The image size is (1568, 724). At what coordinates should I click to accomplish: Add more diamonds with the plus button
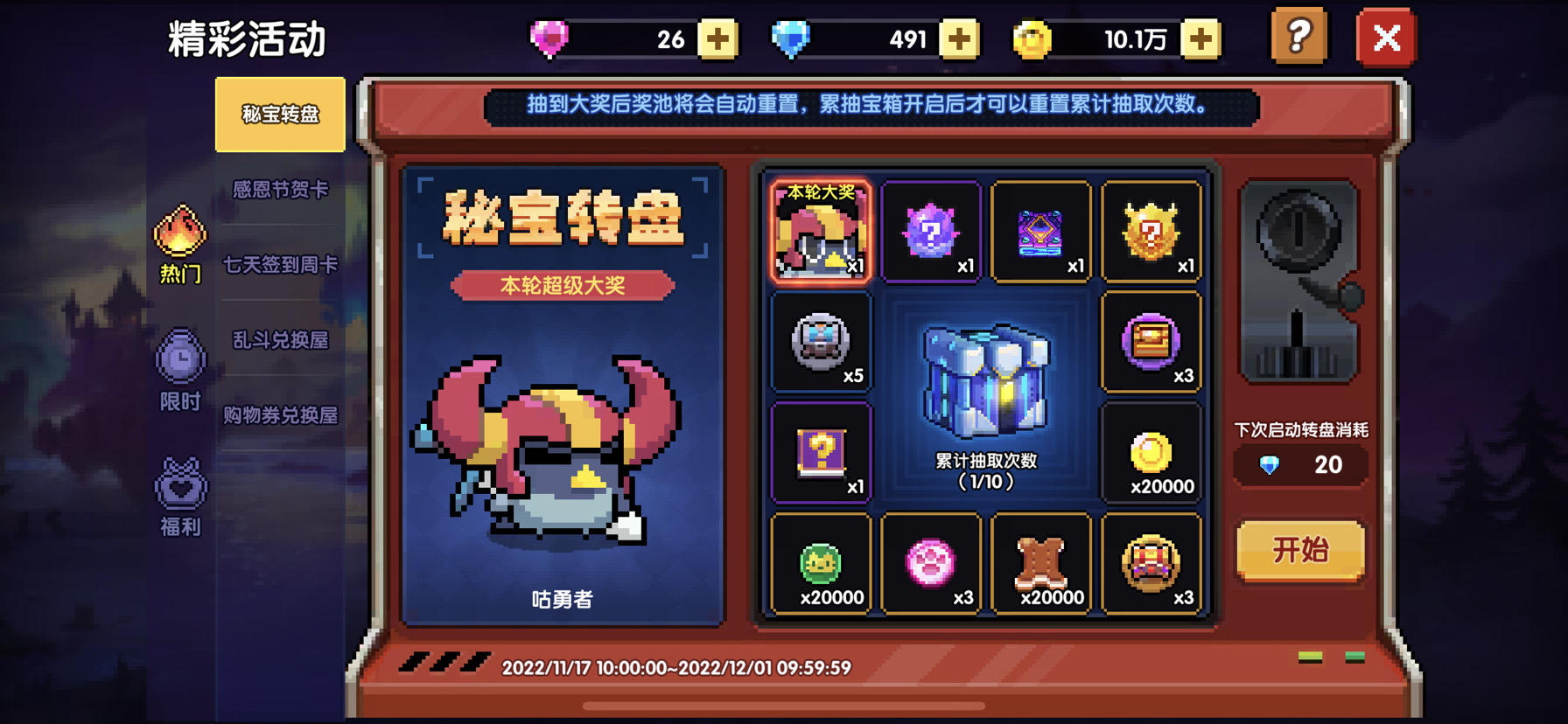click(x=960, y=38)
